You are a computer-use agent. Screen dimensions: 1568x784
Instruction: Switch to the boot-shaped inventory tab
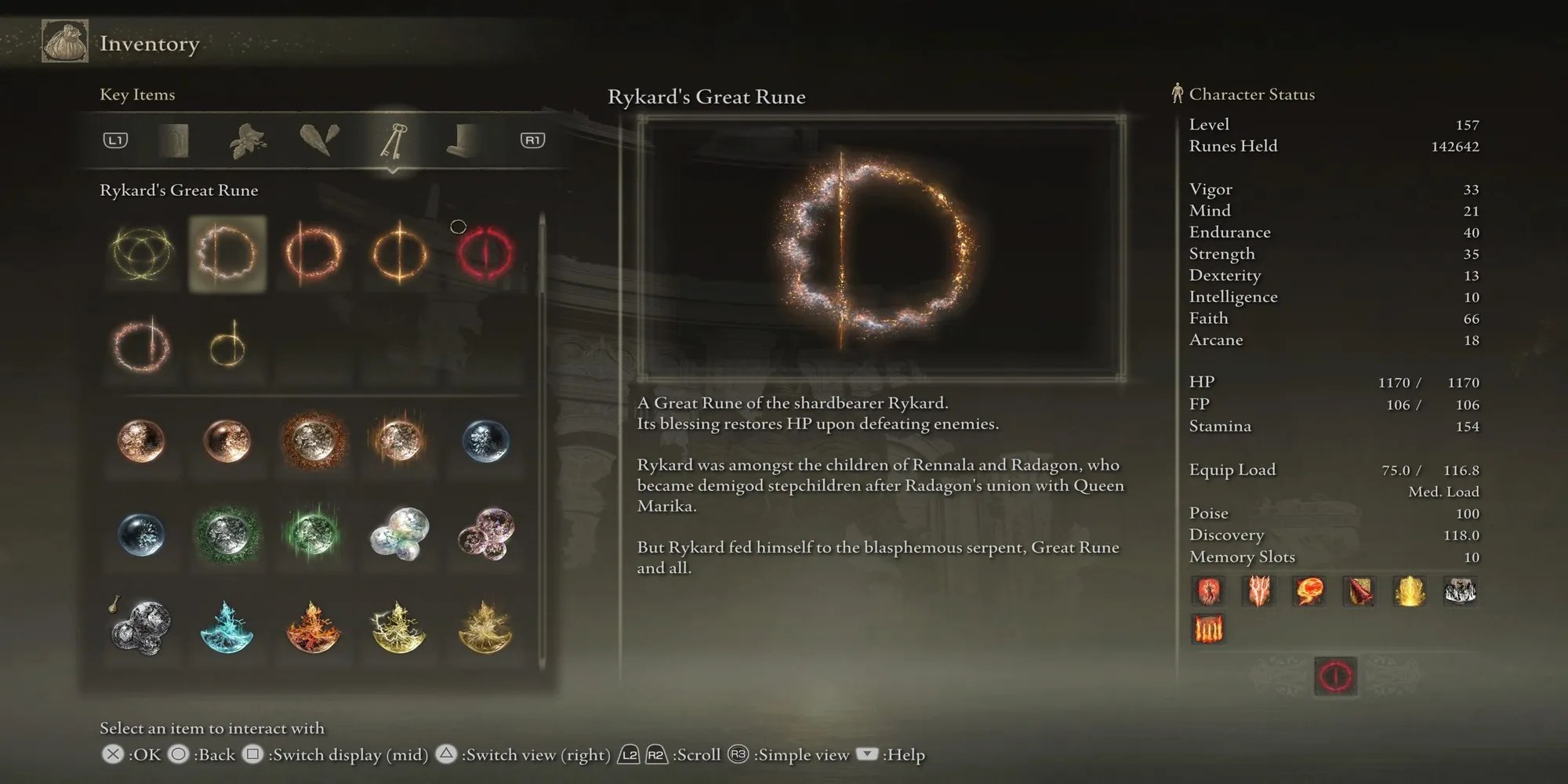click(x=463, y=141)
